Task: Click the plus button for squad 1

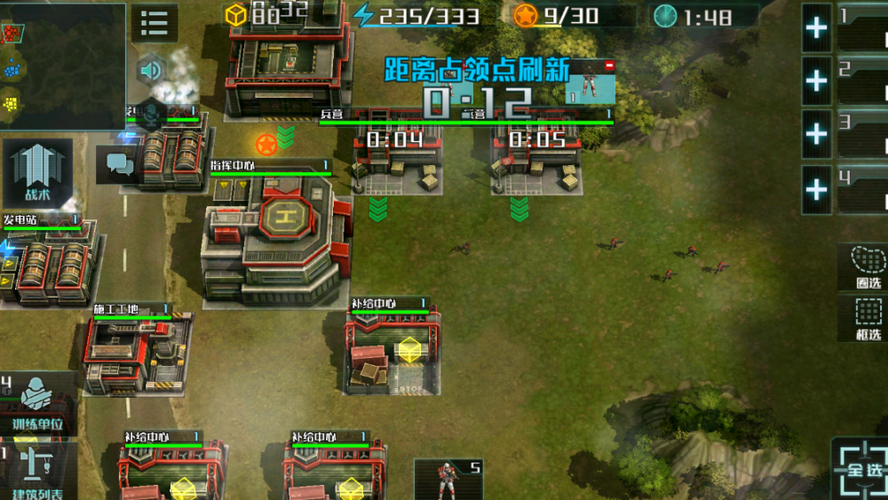Action: click(x=817, y=27)
